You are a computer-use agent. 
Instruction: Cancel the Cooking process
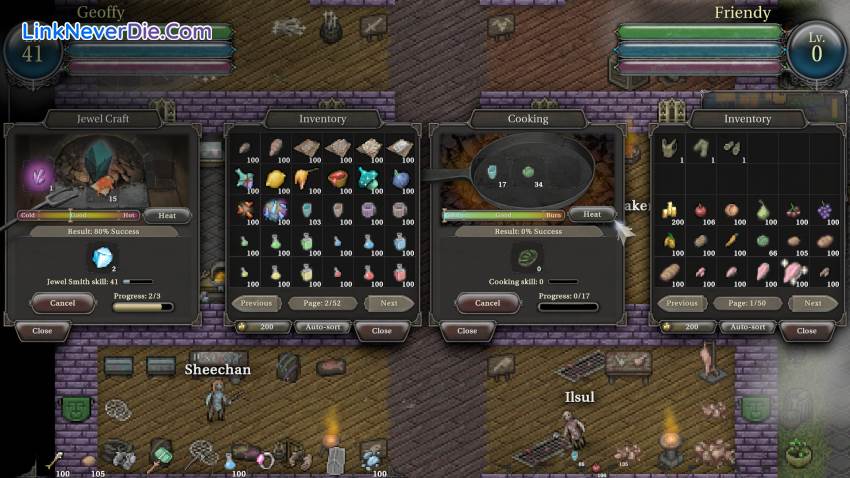coord(487,302)
